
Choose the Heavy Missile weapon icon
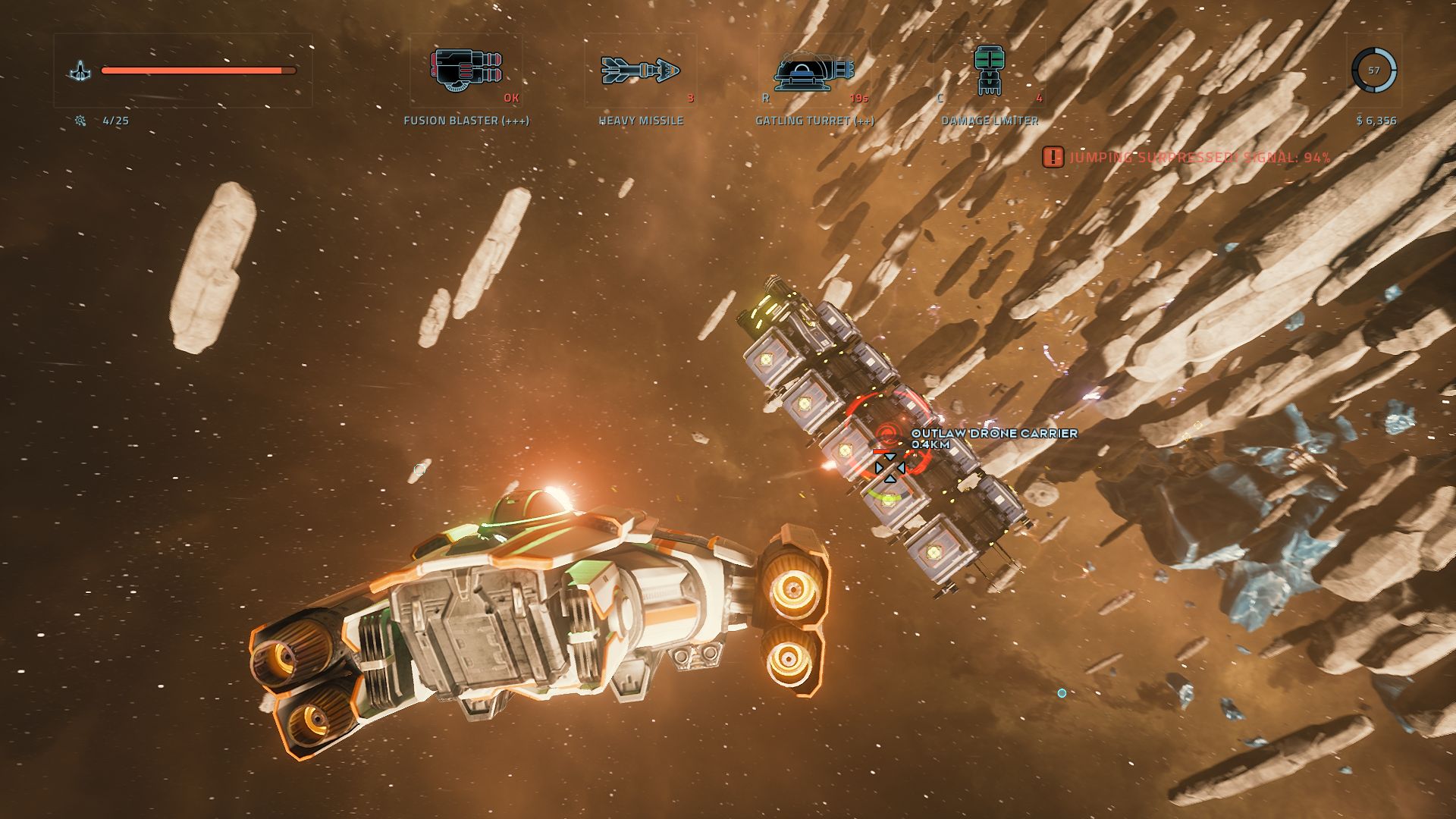(x=641, y=71)
